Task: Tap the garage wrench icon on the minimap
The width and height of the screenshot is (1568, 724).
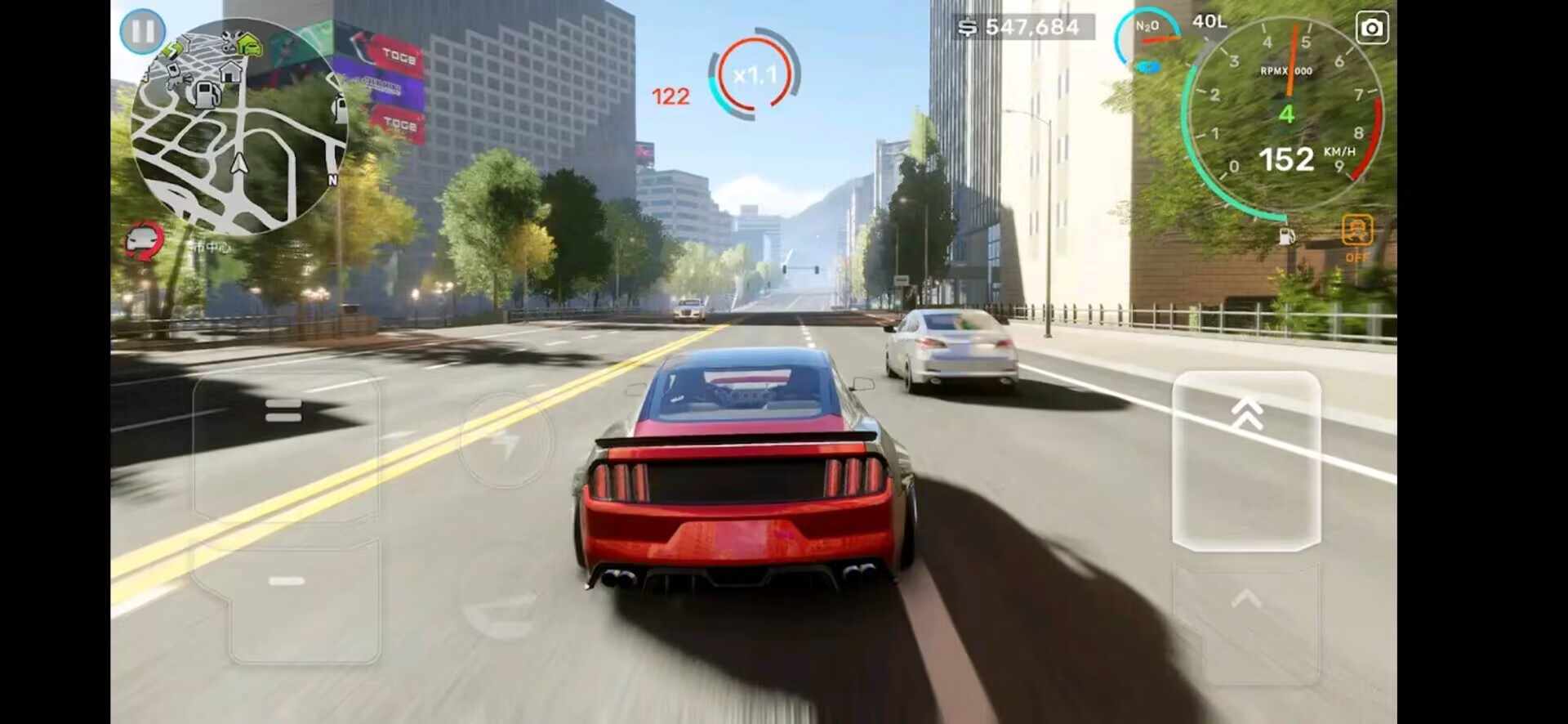Action: tap(229, 39)
